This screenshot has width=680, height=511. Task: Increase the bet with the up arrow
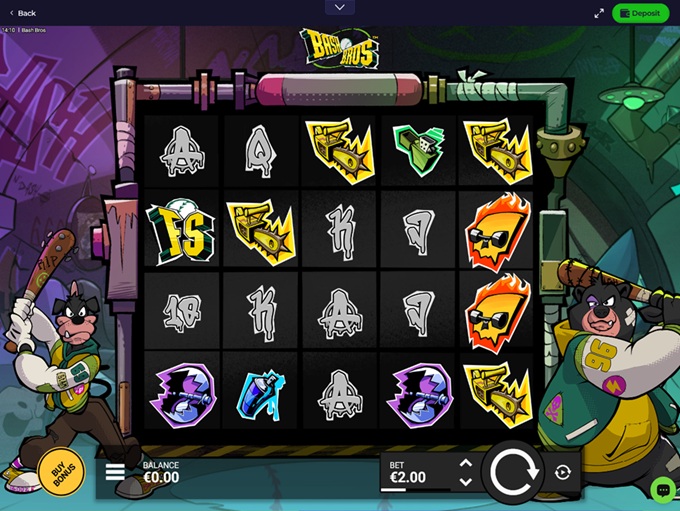point(465,463)
